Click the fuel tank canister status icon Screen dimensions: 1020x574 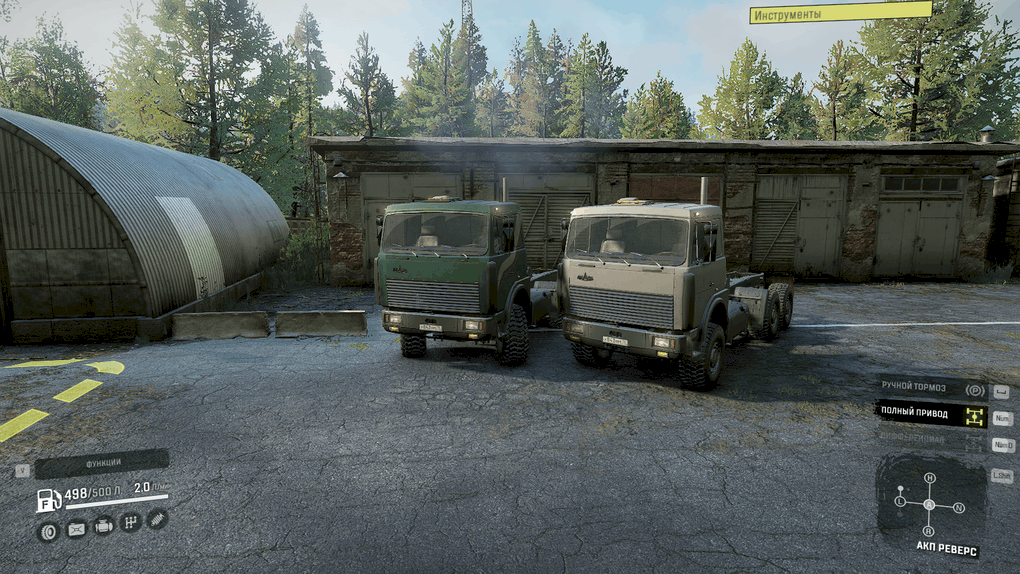[x=75, y=529]
